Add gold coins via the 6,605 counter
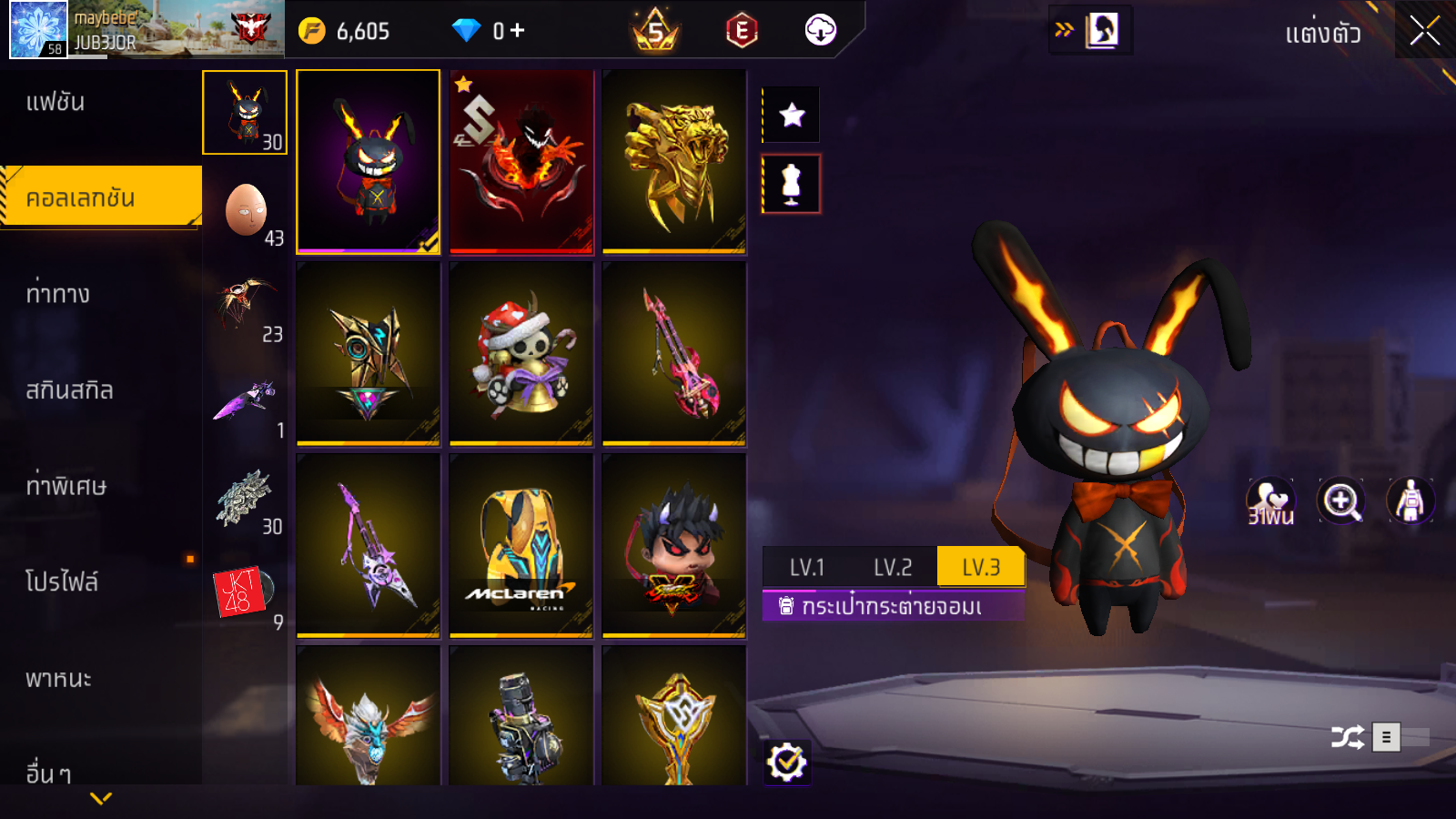 346,31
